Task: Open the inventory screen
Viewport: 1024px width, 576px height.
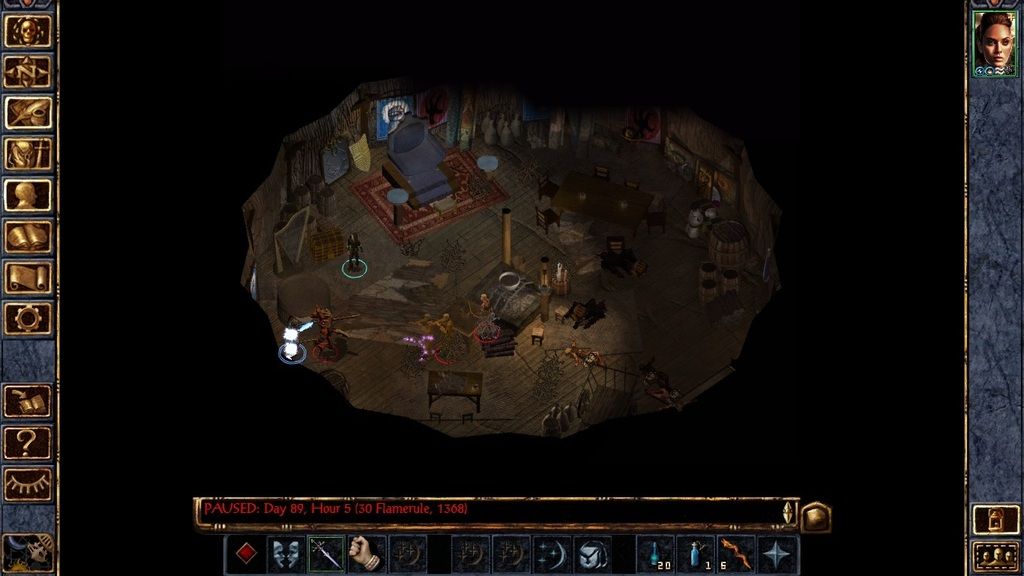Action: point(27,153)
